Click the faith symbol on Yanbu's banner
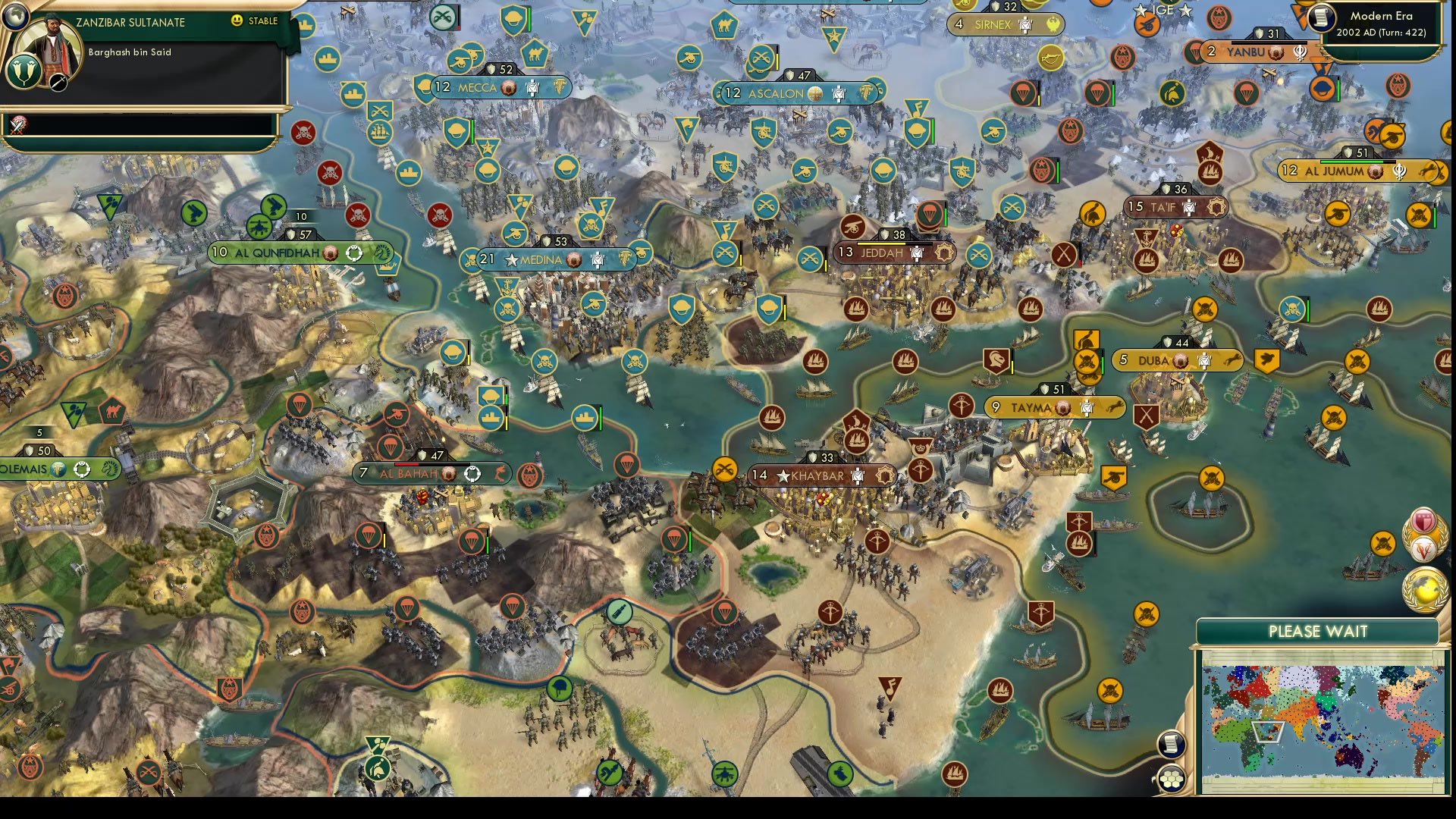The width and height of the screenshot is (1456, 819). 1301,54
